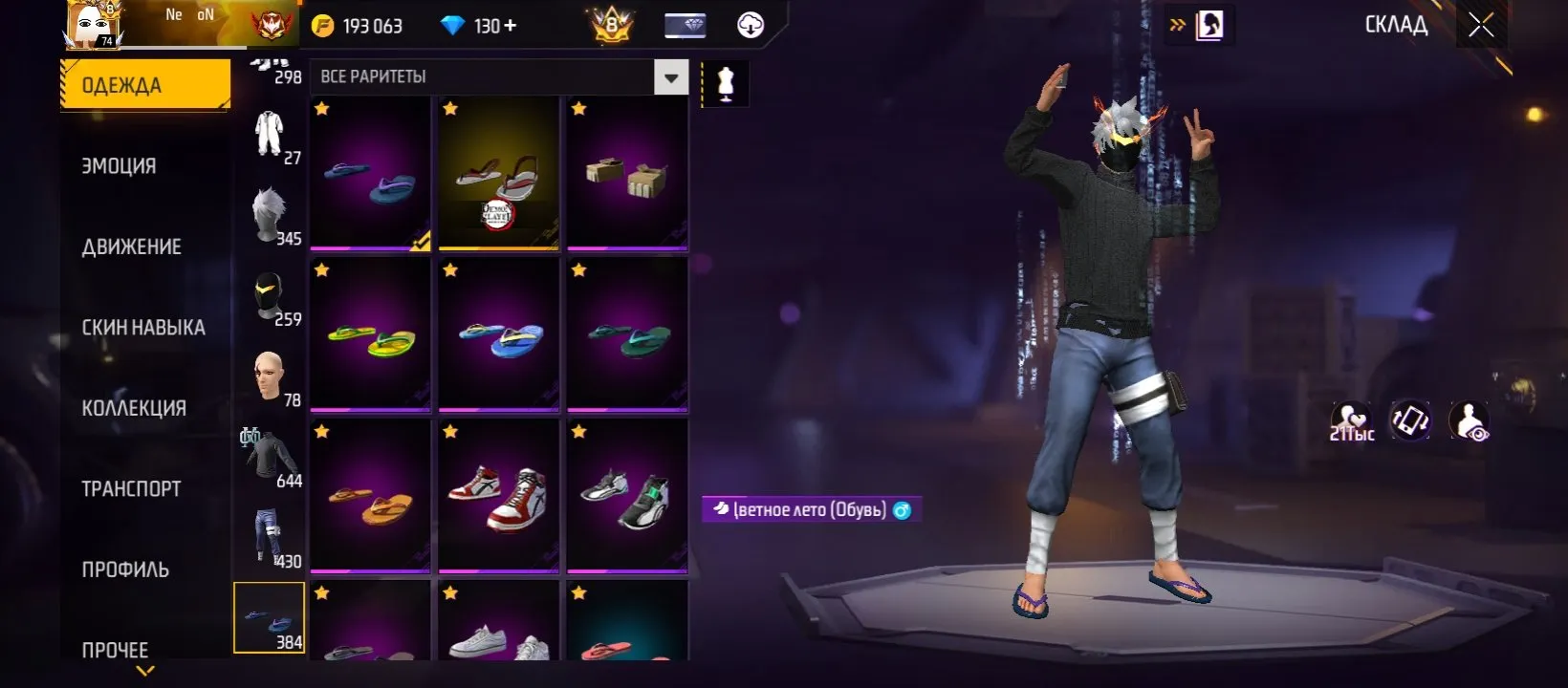Collapse the panel with the double-arrow chevron
Image resolution: width=1568 pixels, height=688 pixels.
(1178, 26)
